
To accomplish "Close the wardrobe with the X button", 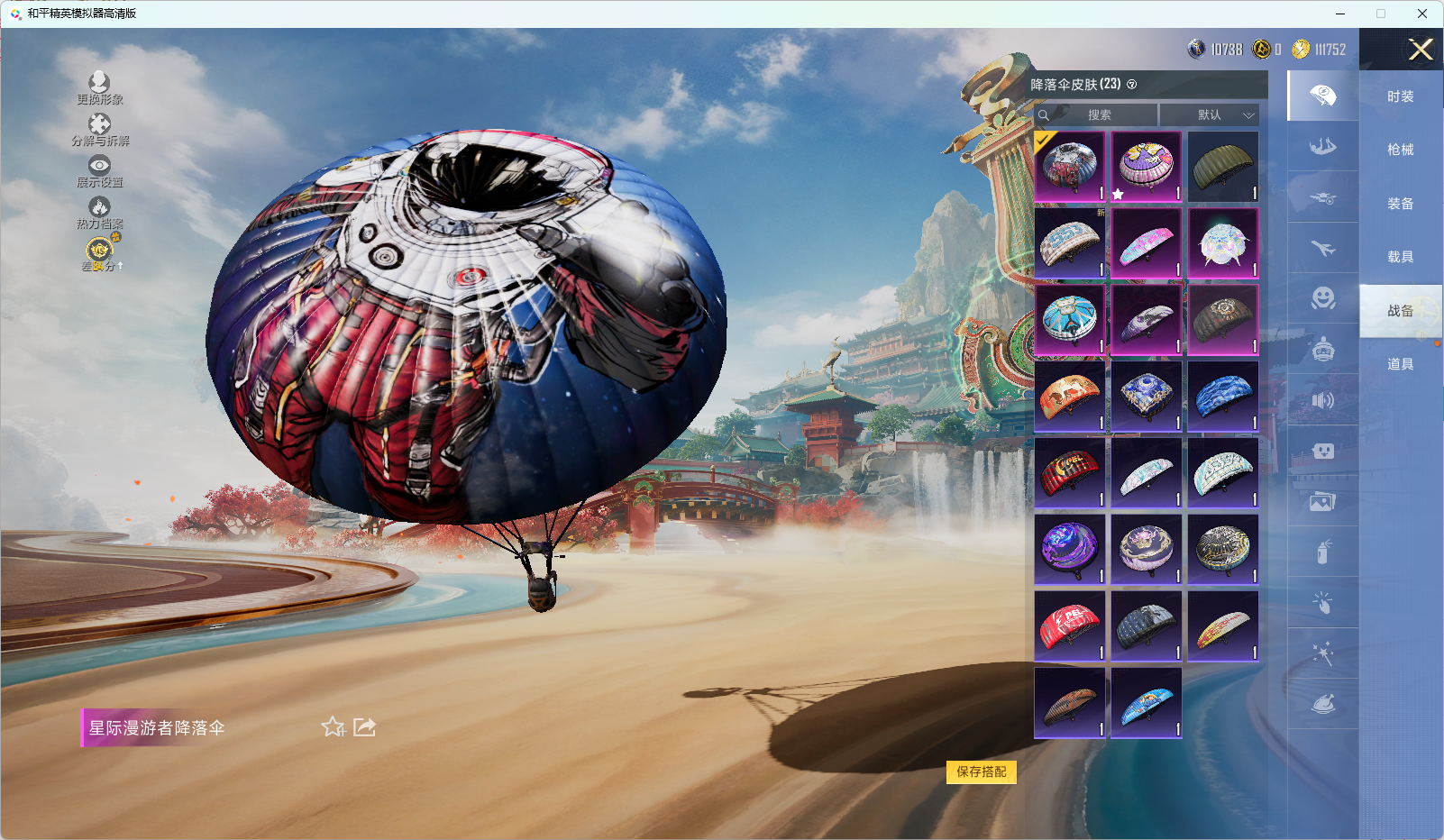I will (1421, 50).
